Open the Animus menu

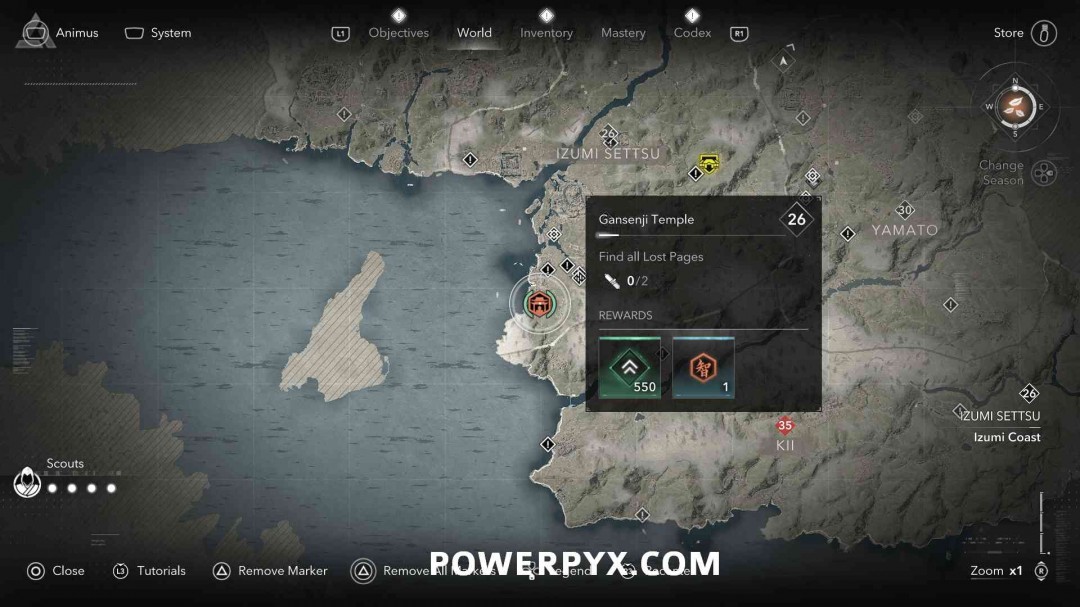[x=60, y=32]
